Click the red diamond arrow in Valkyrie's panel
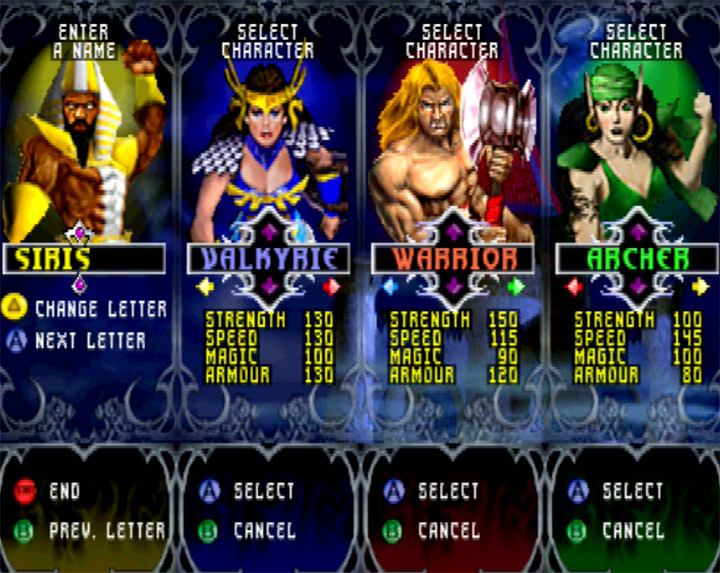720x573 pixels. click(331, 287)
